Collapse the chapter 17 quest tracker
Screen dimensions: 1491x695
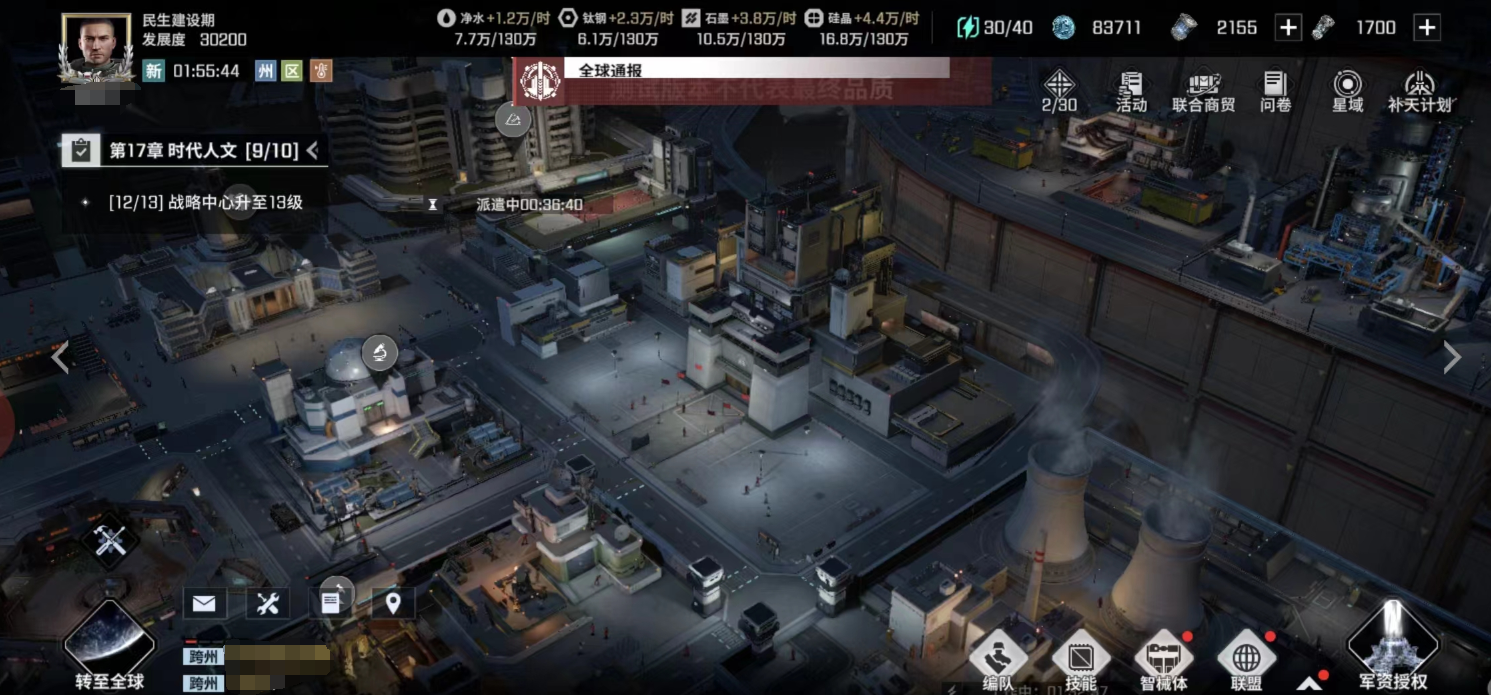point(313,150)
